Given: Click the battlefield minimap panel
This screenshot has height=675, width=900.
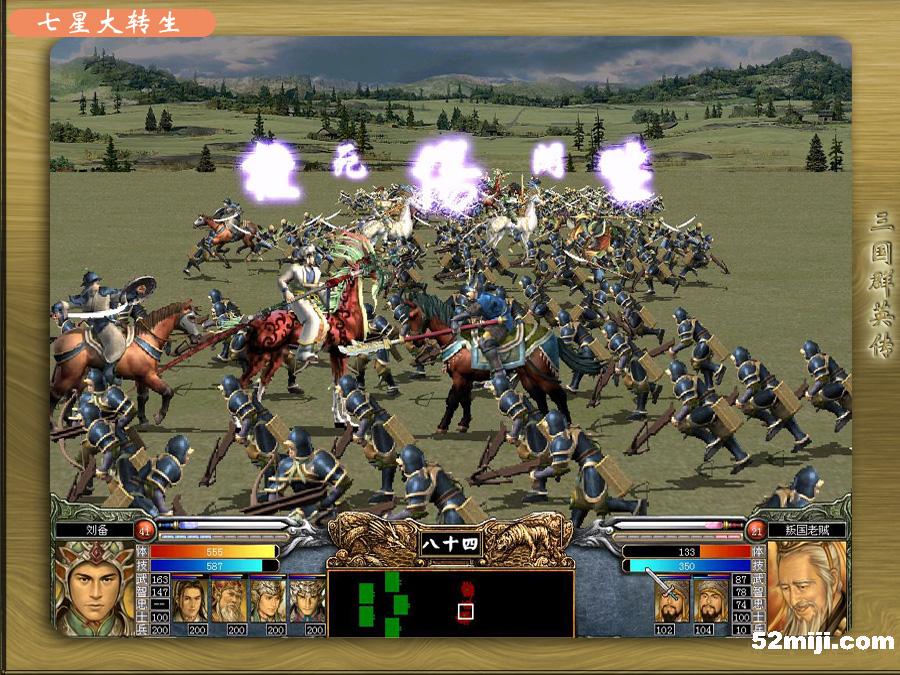Looking at the screenshot, I should [450, 602].
